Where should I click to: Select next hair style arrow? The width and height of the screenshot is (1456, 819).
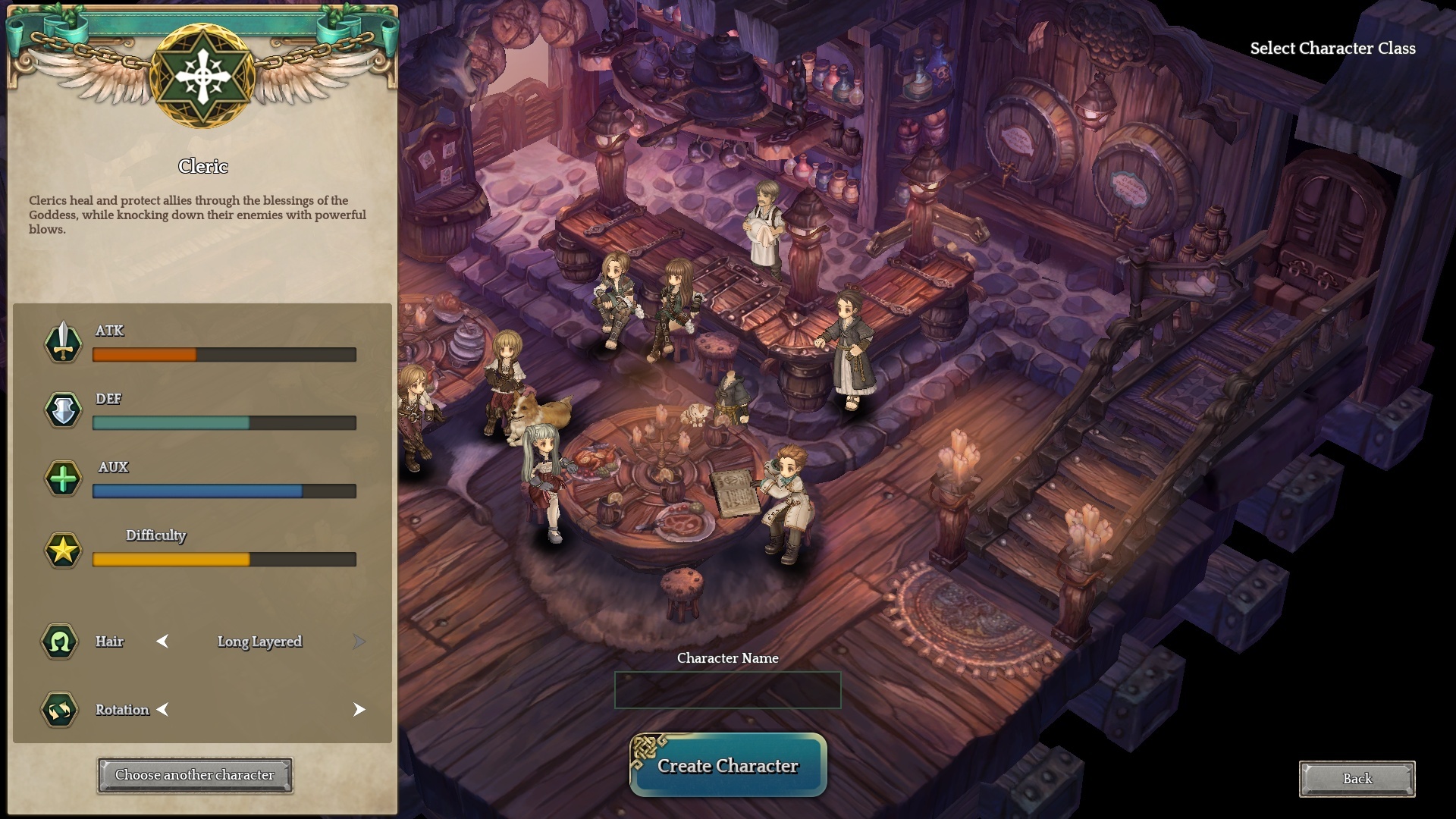coord(359,642)
